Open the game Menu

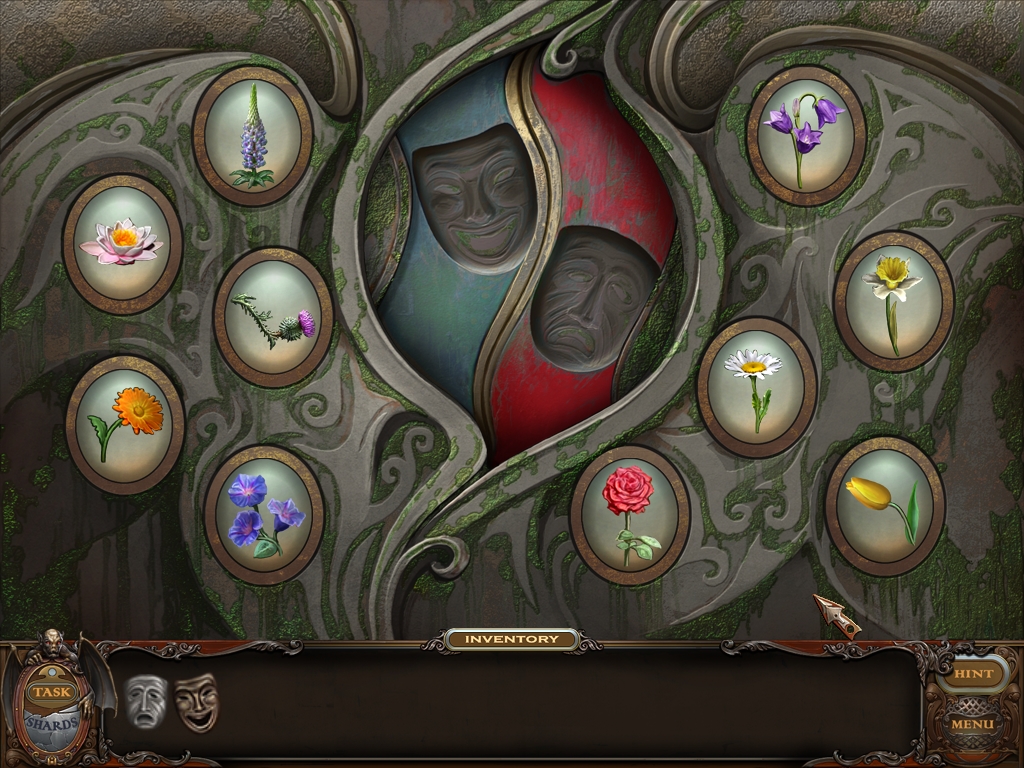972,723
